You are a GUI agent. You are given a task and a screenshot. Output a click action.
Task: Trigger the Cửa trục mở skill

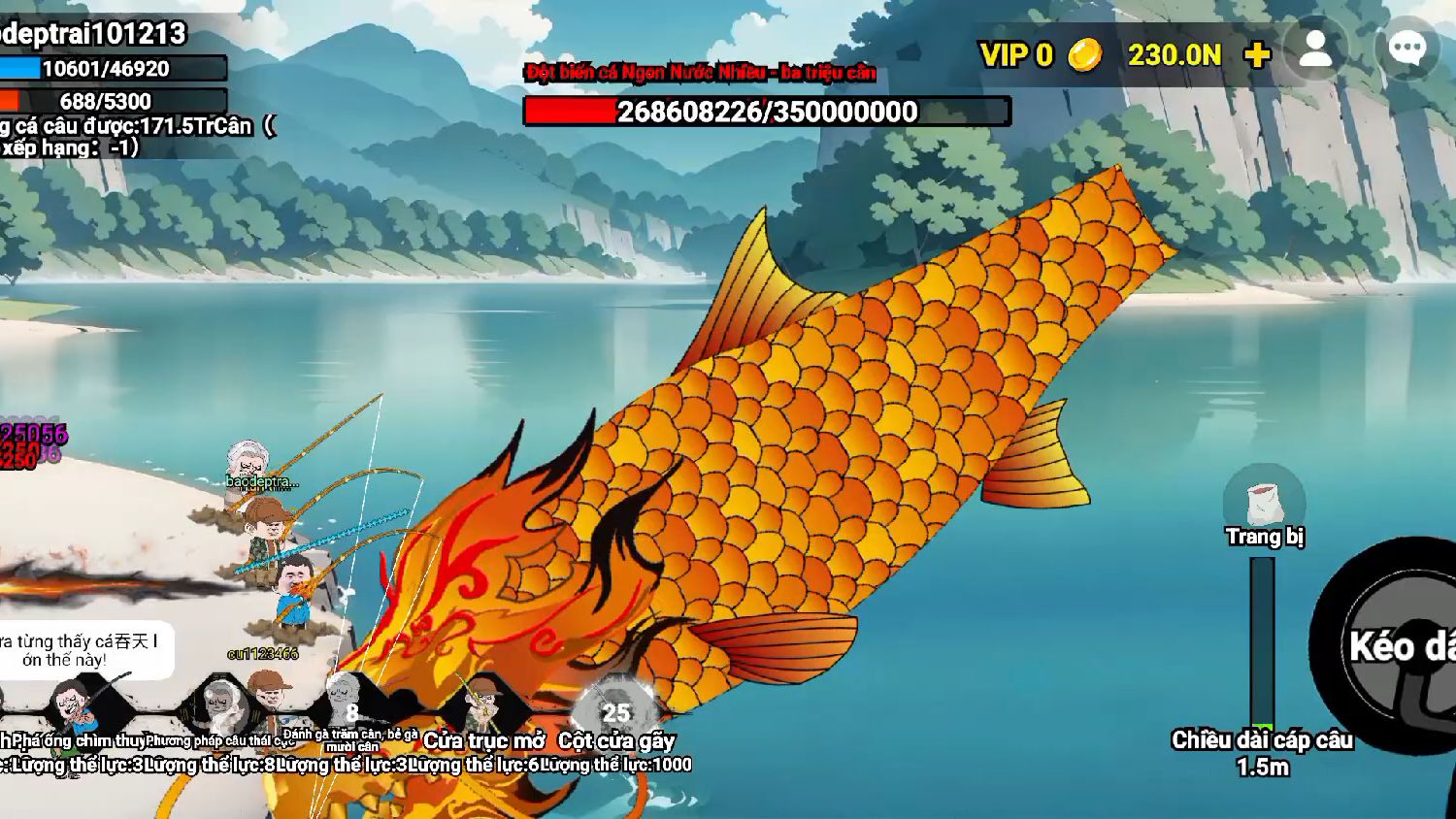pyautogui.click(x=483, y=706)
